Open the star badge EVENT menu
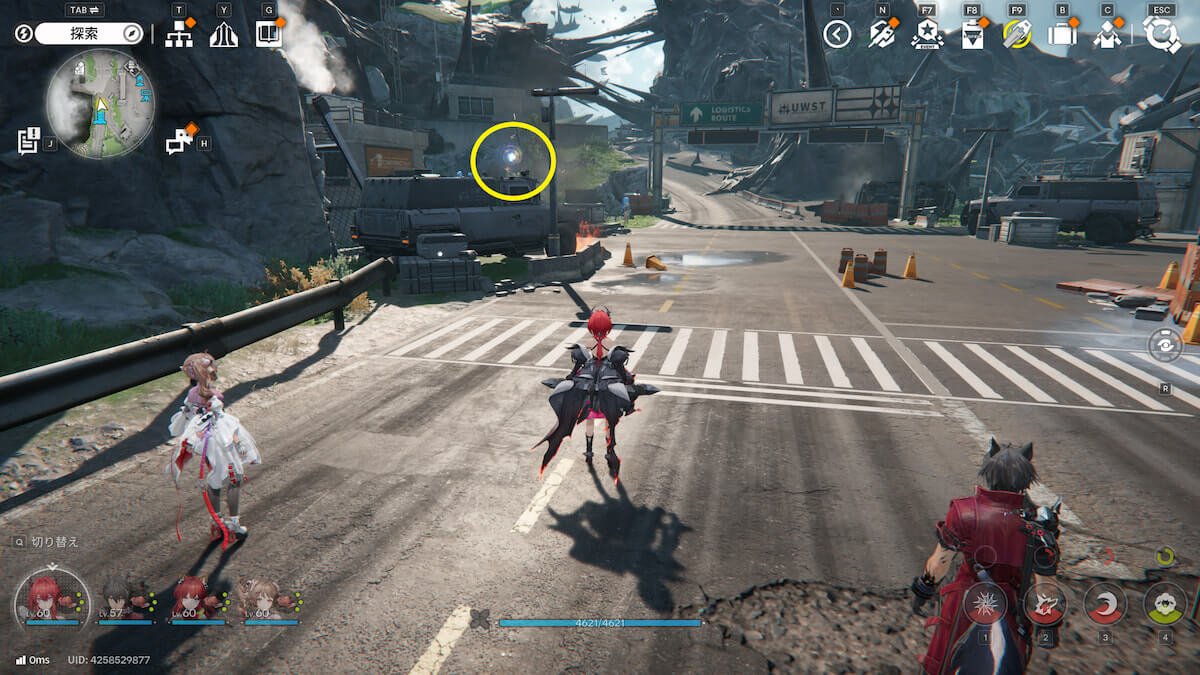 [927, 35]
